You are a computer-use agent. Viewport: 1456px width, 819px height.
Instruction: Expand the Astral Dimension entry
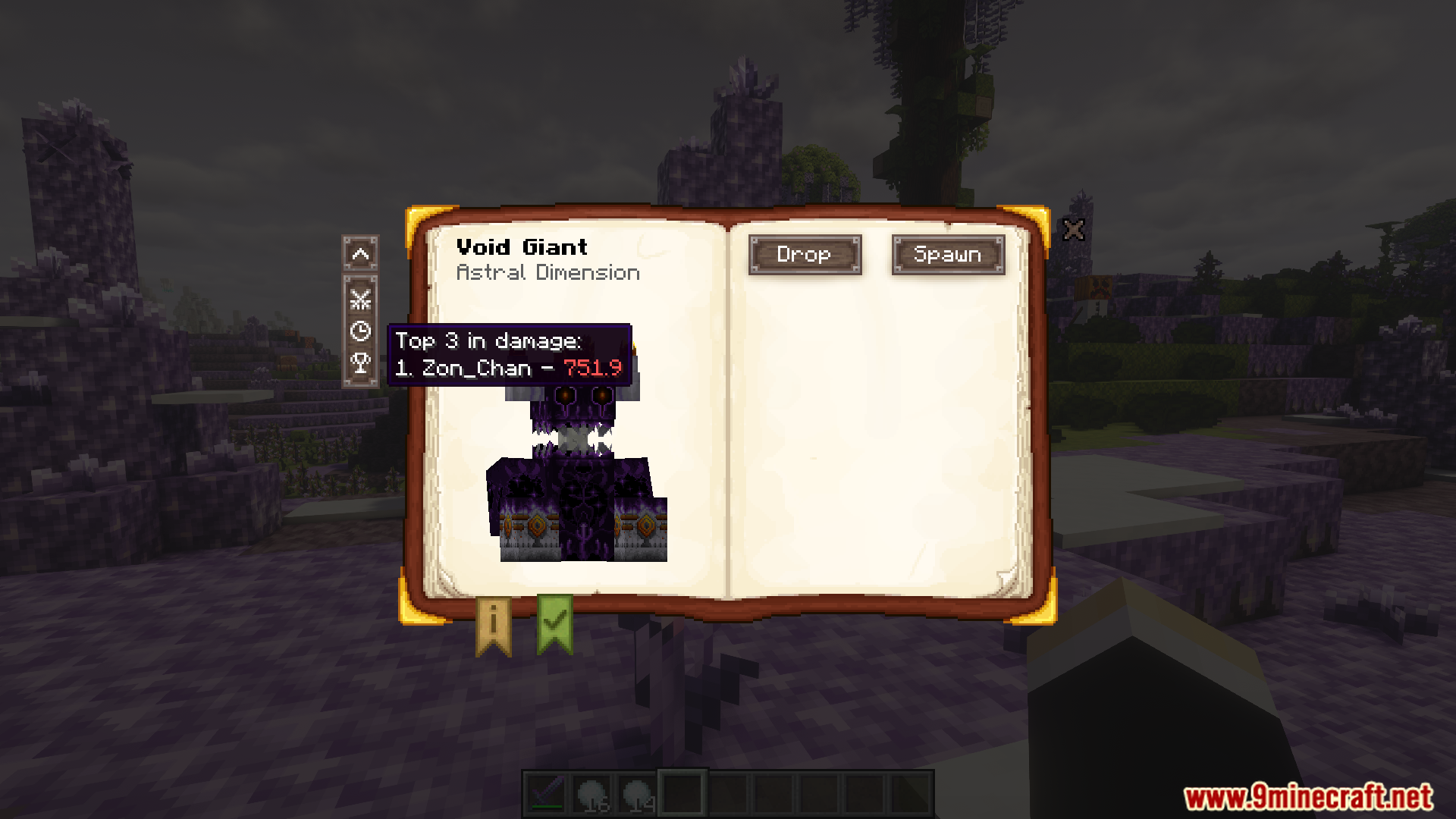[548, 272]
